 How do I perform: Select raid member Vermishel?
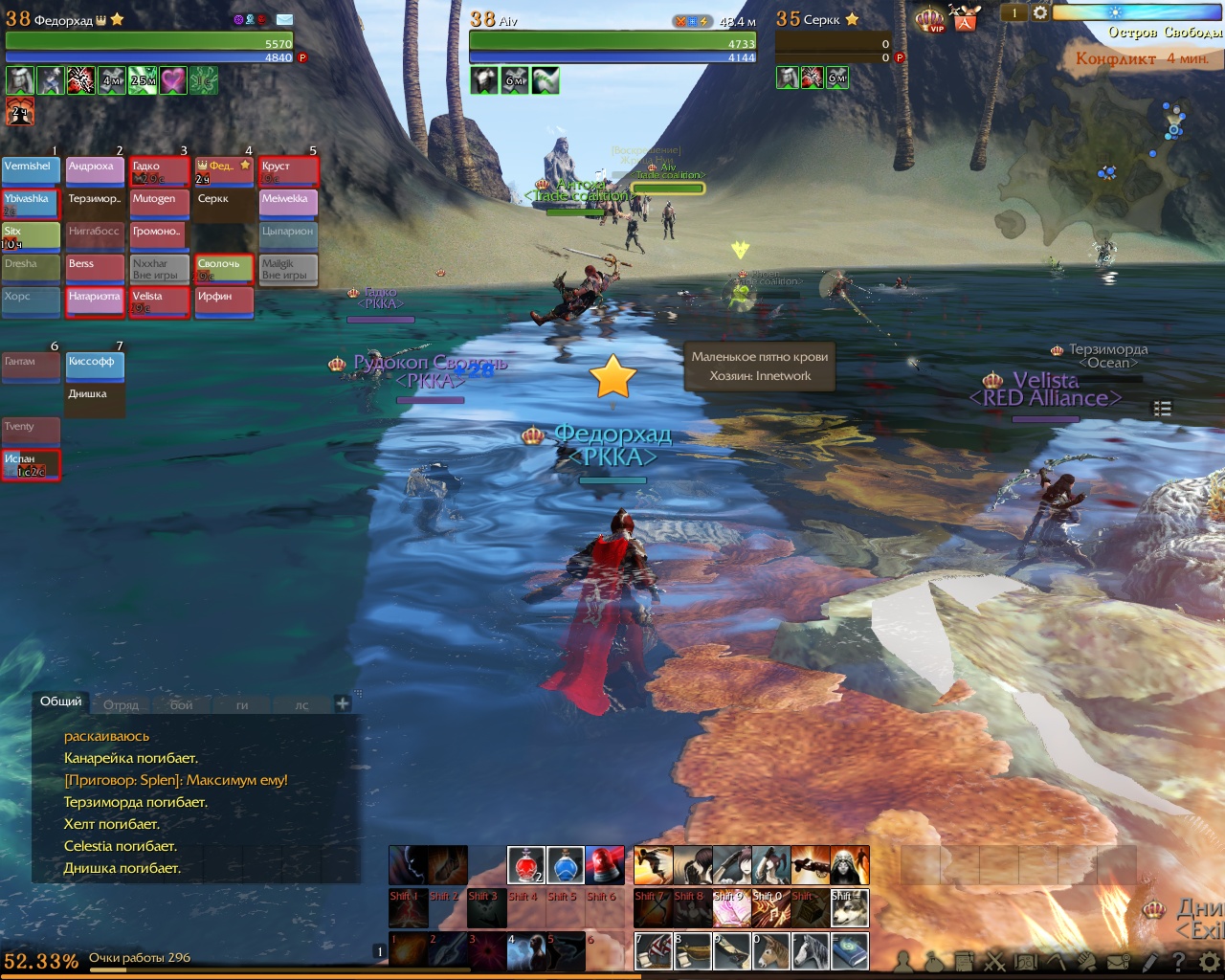pyautogui.click(x=31, y=171)
